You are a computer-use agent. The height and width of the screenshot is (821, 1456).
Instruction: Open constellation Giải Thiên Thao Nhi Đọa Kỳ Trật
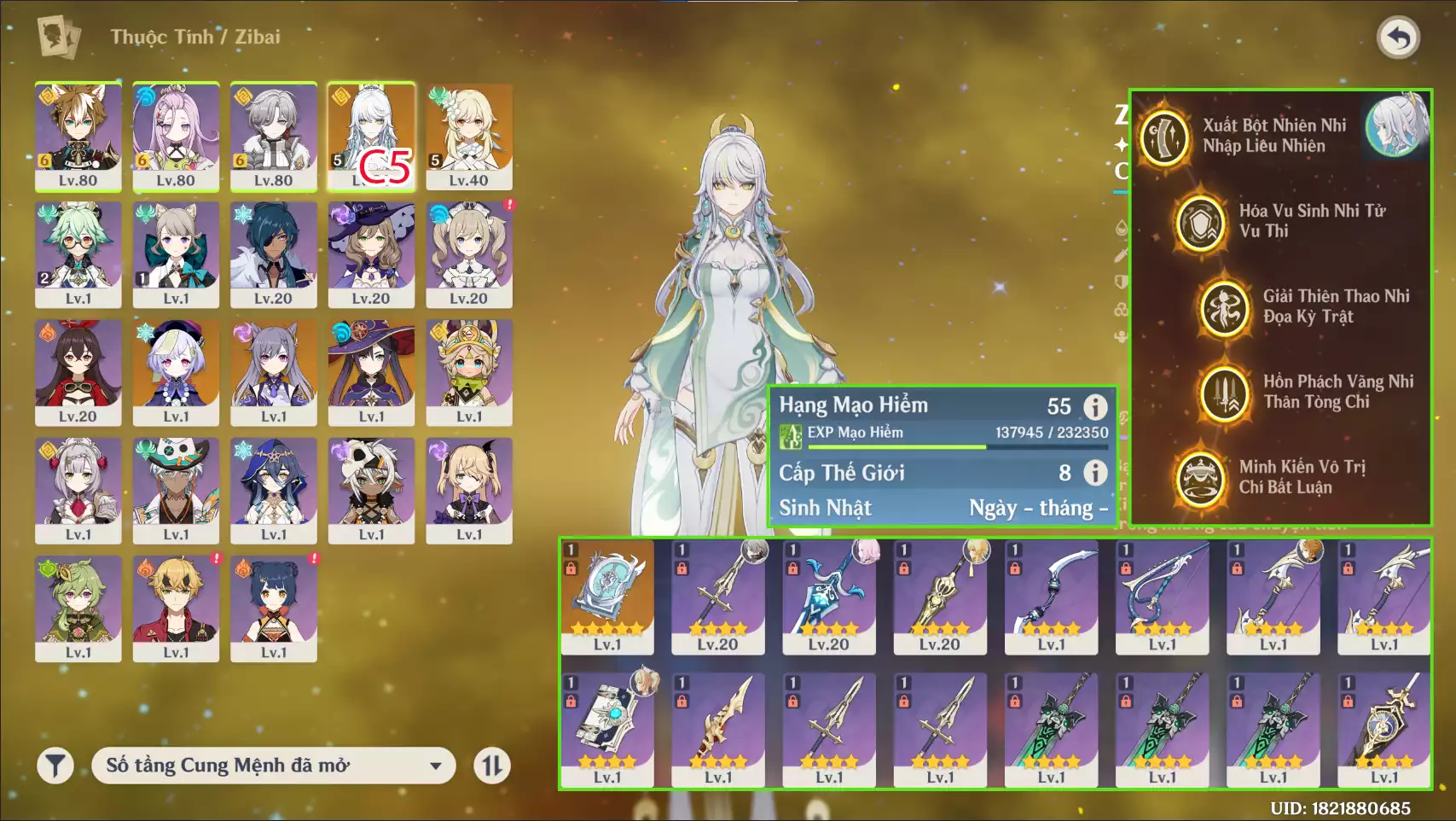tap(1225, 307)
